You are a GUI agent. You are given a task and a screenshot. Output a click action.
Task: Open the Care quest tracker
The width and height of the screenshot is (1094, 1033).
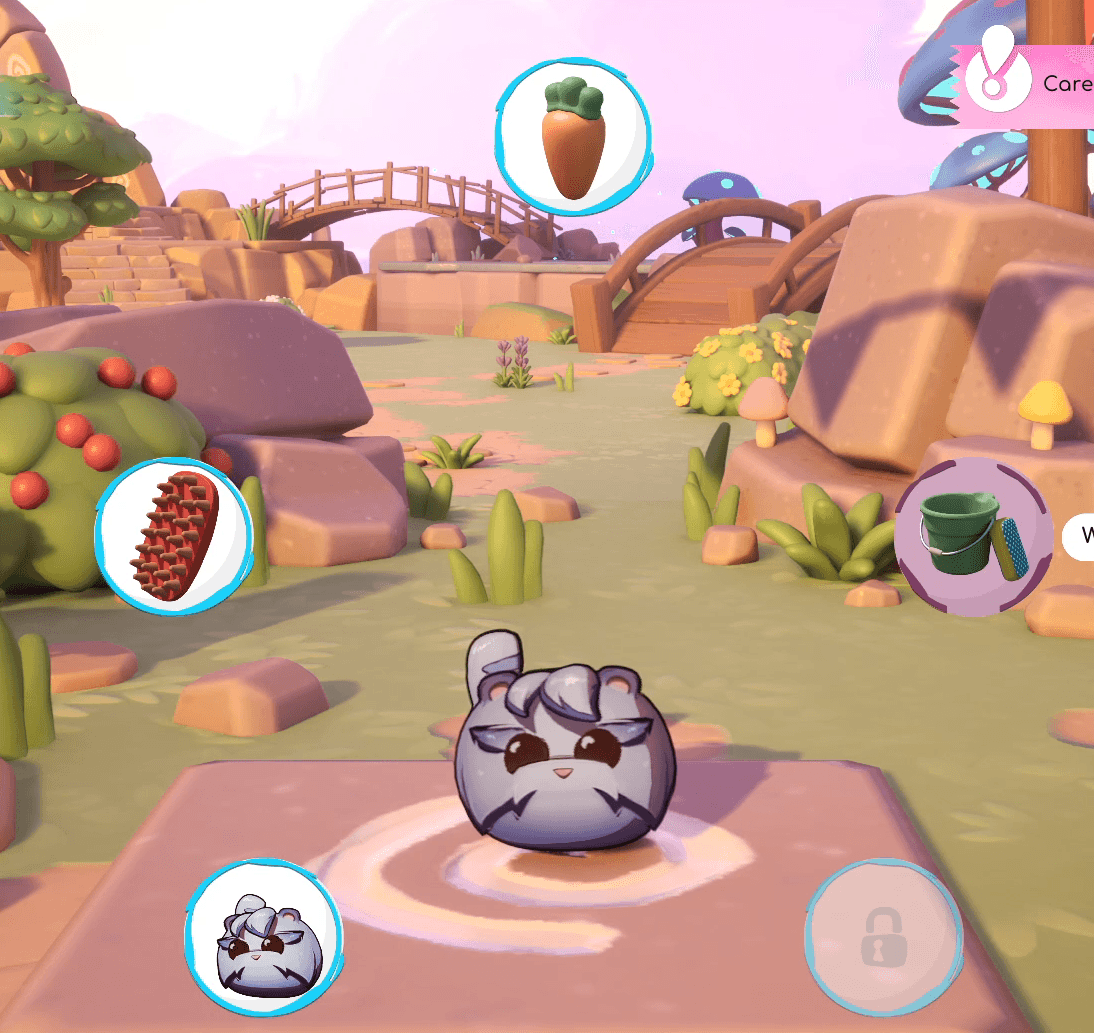1030,85
